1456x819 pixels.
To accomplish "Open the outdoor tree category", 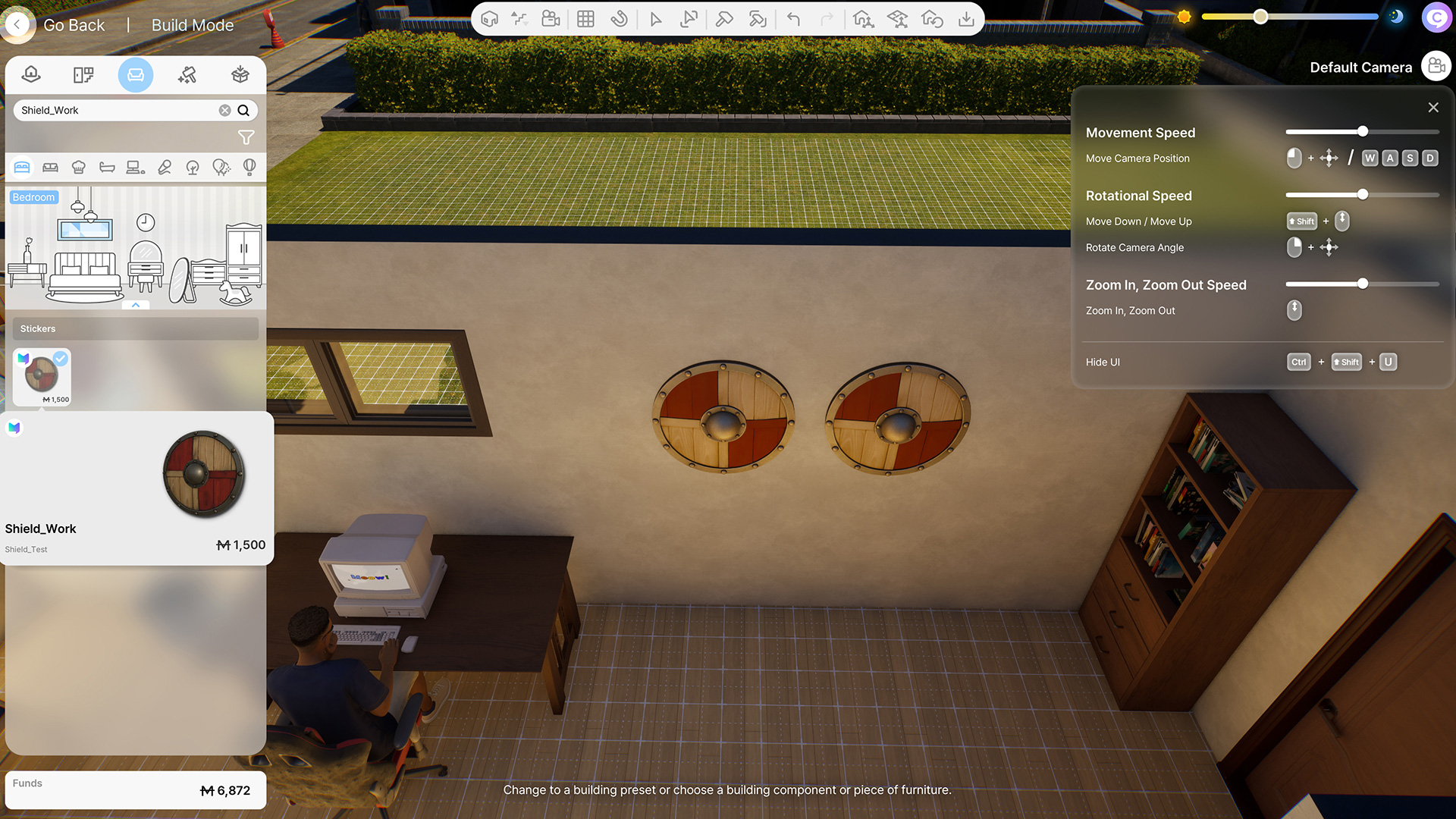I will tap(193, 168).
